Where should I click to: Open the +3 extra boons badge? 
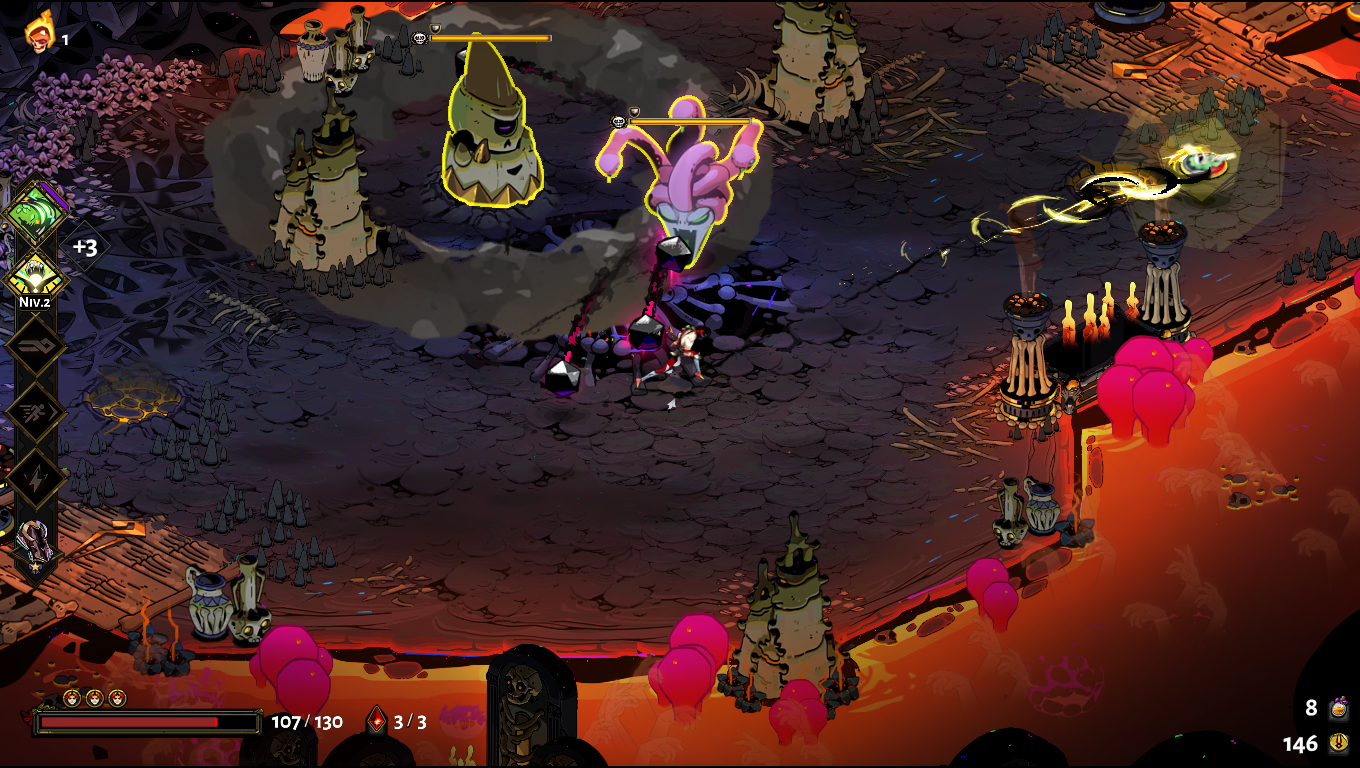point(85,247)
